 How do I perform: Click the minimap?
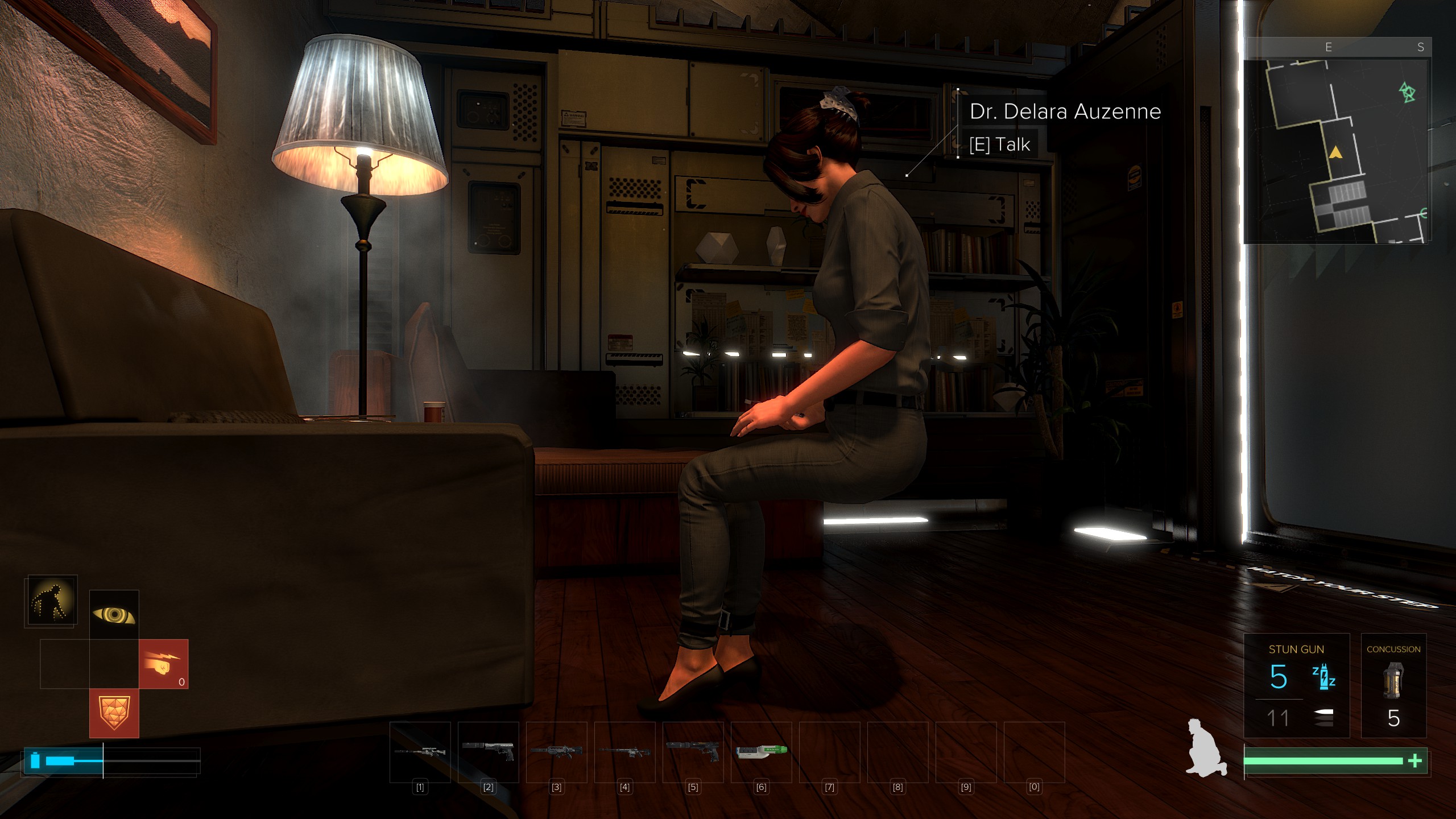1335,151
